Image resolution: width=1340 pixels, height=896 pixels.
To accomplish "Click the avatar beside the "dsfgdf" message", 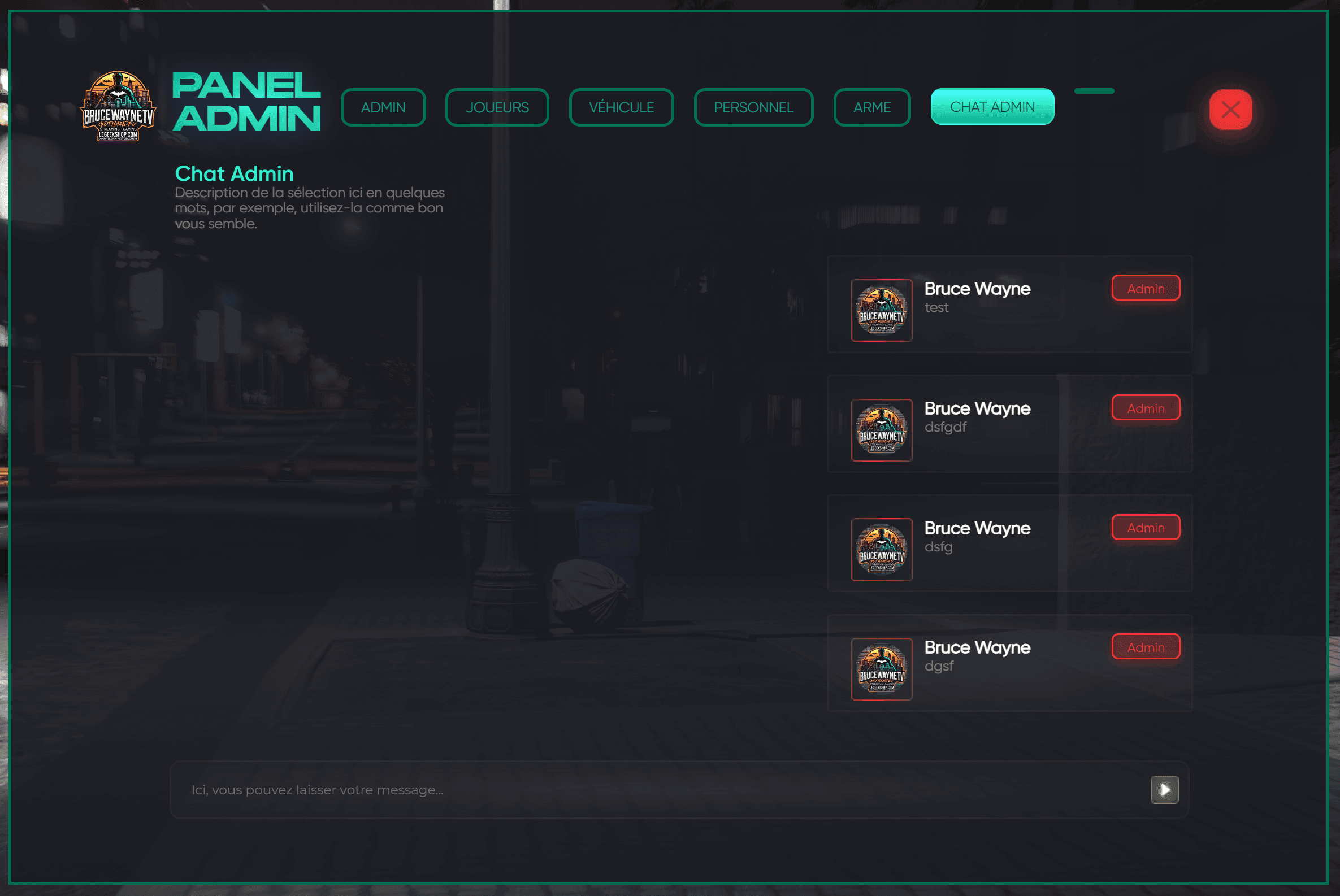I will [x=882, y=430].
